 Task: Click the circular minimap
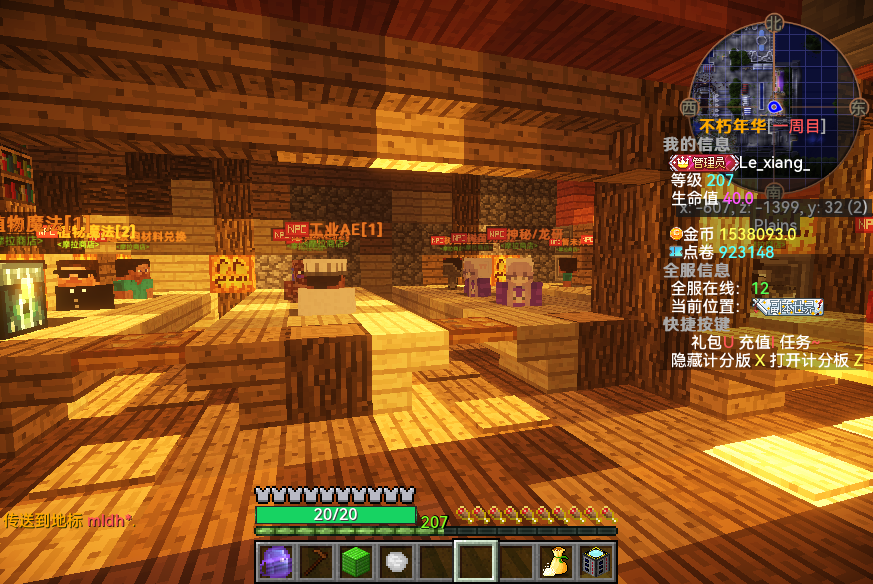coord(774,97)
